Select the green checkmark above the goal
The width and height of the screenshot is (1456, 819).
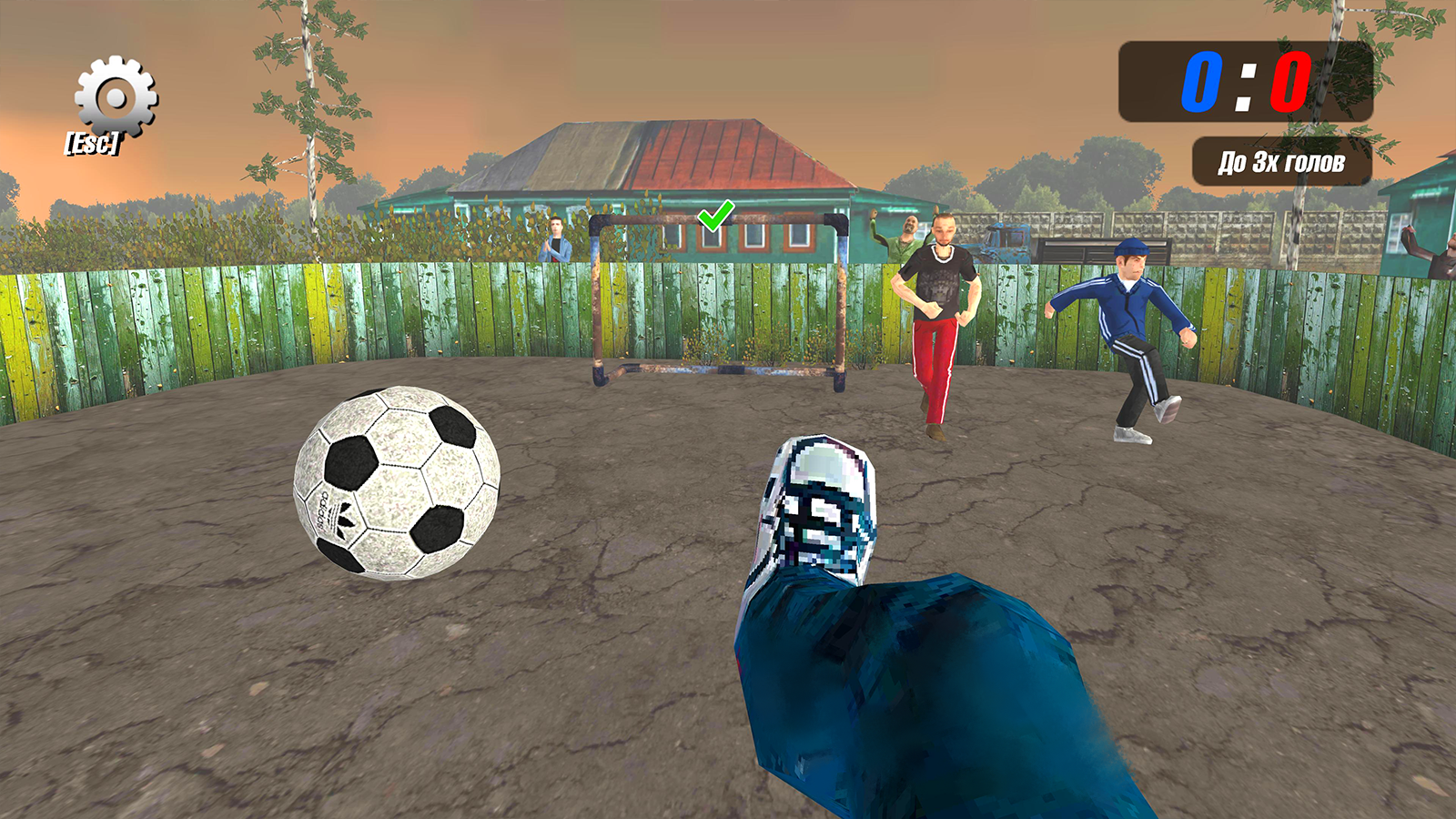pyautogui.click(x=714, y=217)
